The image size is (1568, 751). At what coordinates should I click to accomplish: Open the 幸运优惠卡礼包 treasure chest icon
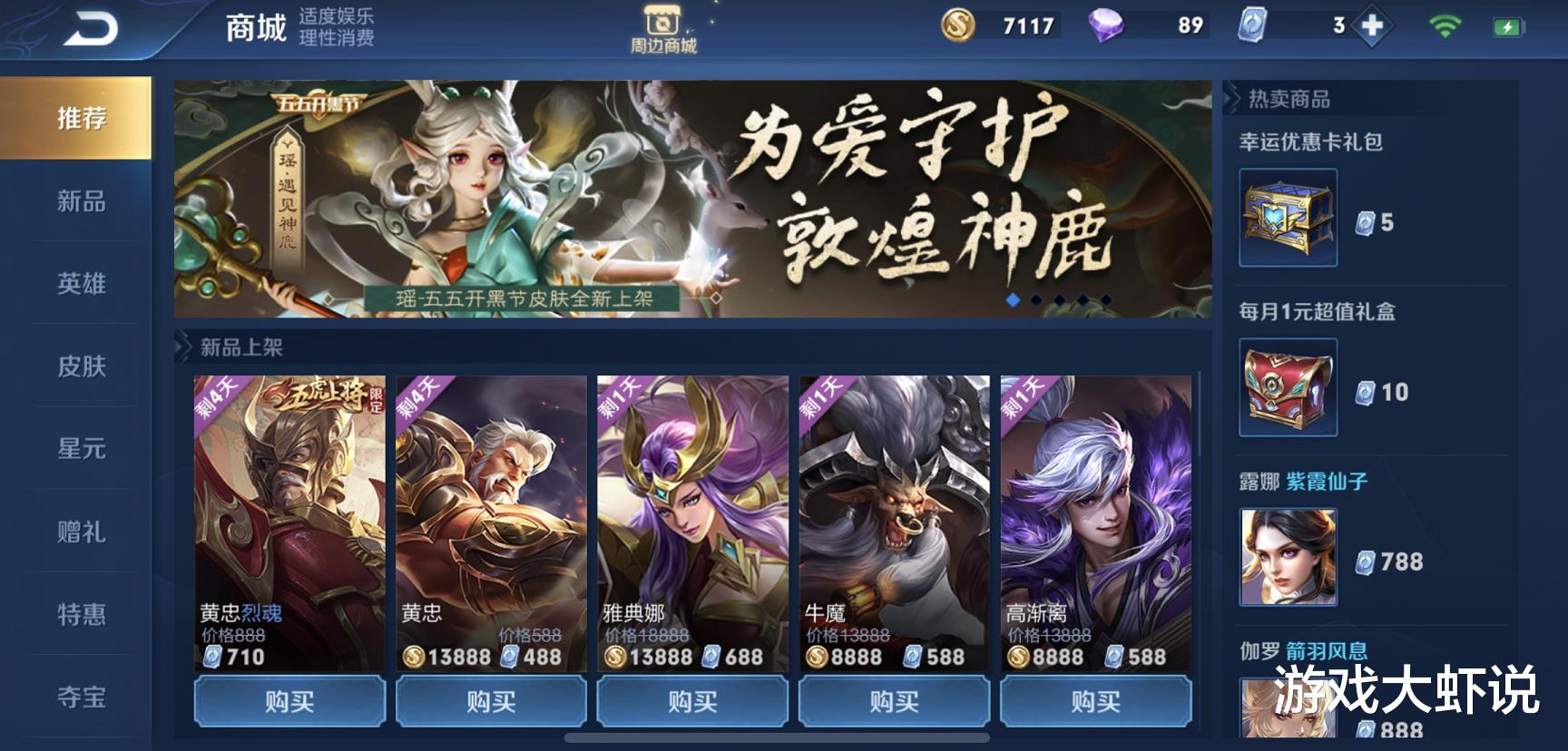tap(1288, 218)
